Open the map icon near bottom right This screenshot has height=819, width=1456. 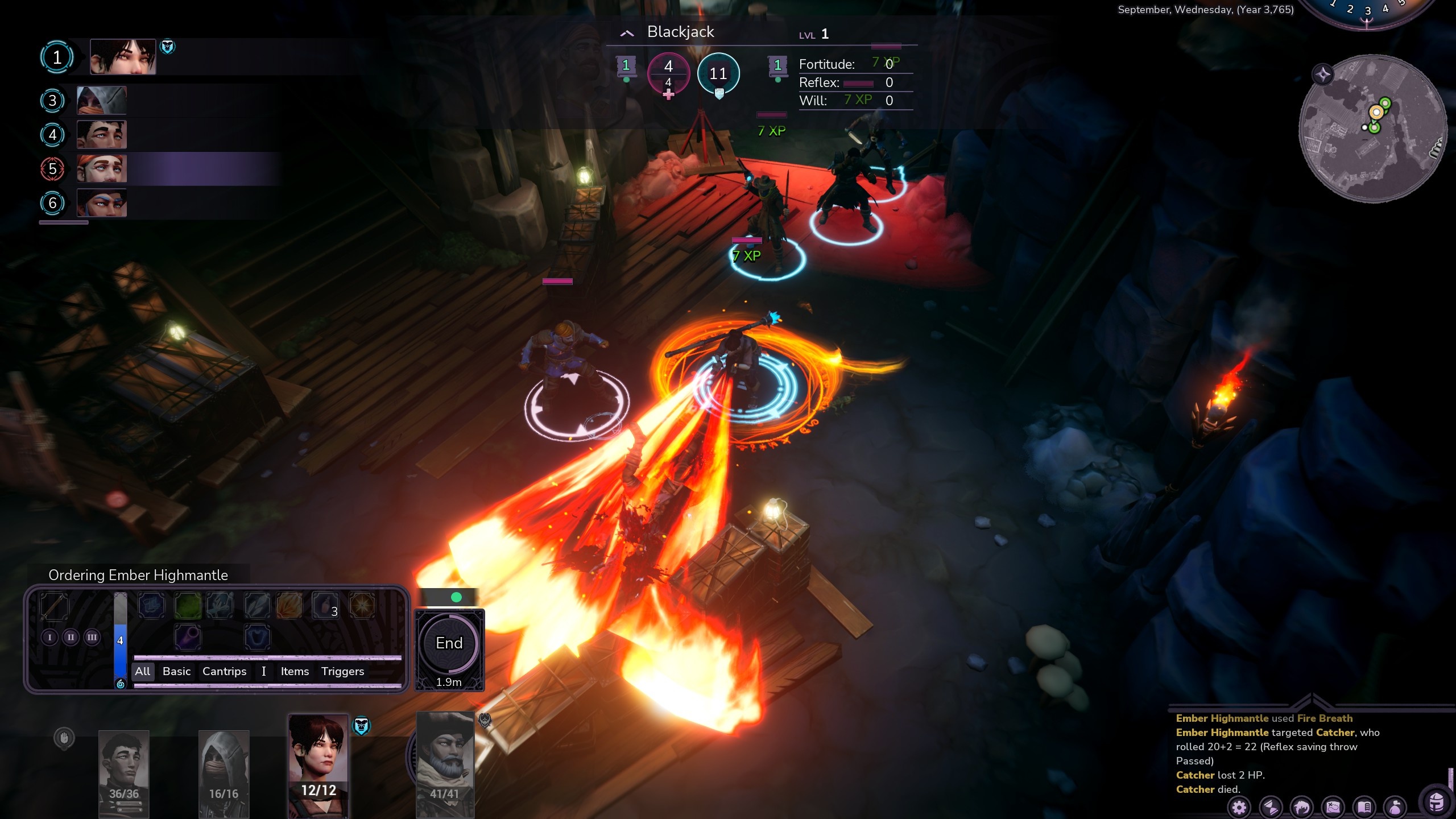[x=1333, y=808]
